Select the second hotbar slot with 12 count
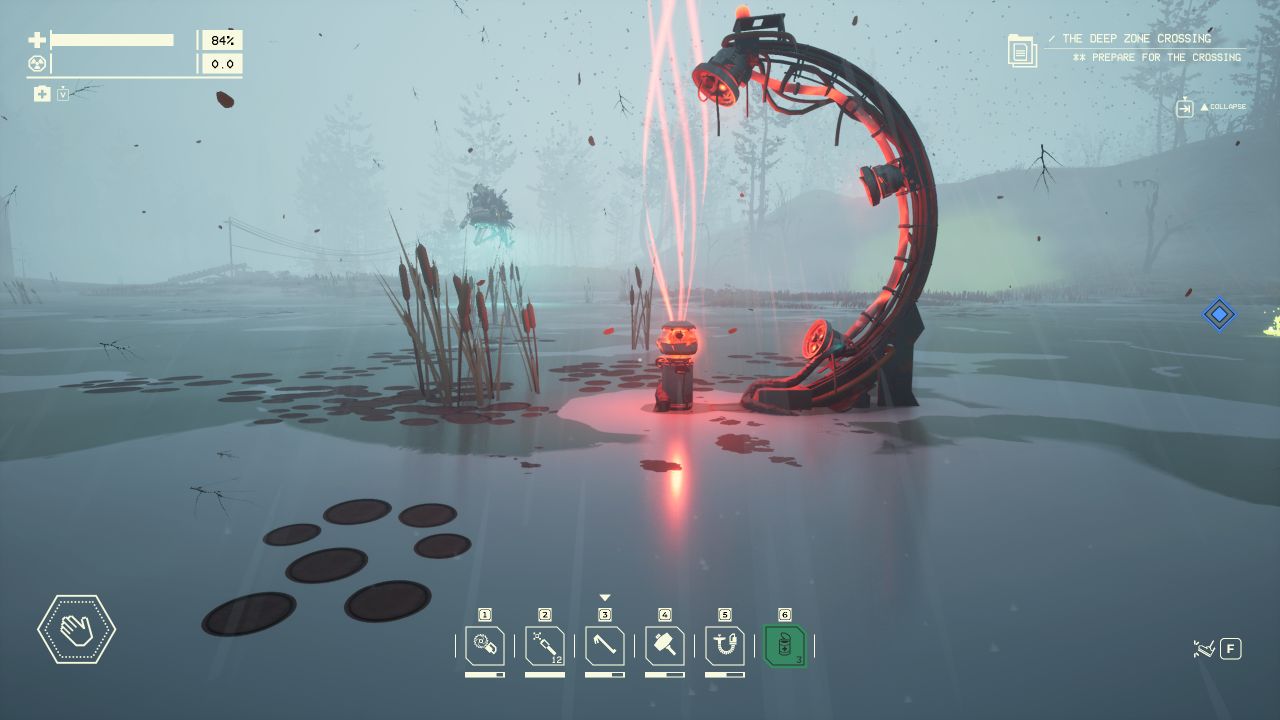Image resolution: width=1280 pixels, height=720 pixels. pos(545,646)
